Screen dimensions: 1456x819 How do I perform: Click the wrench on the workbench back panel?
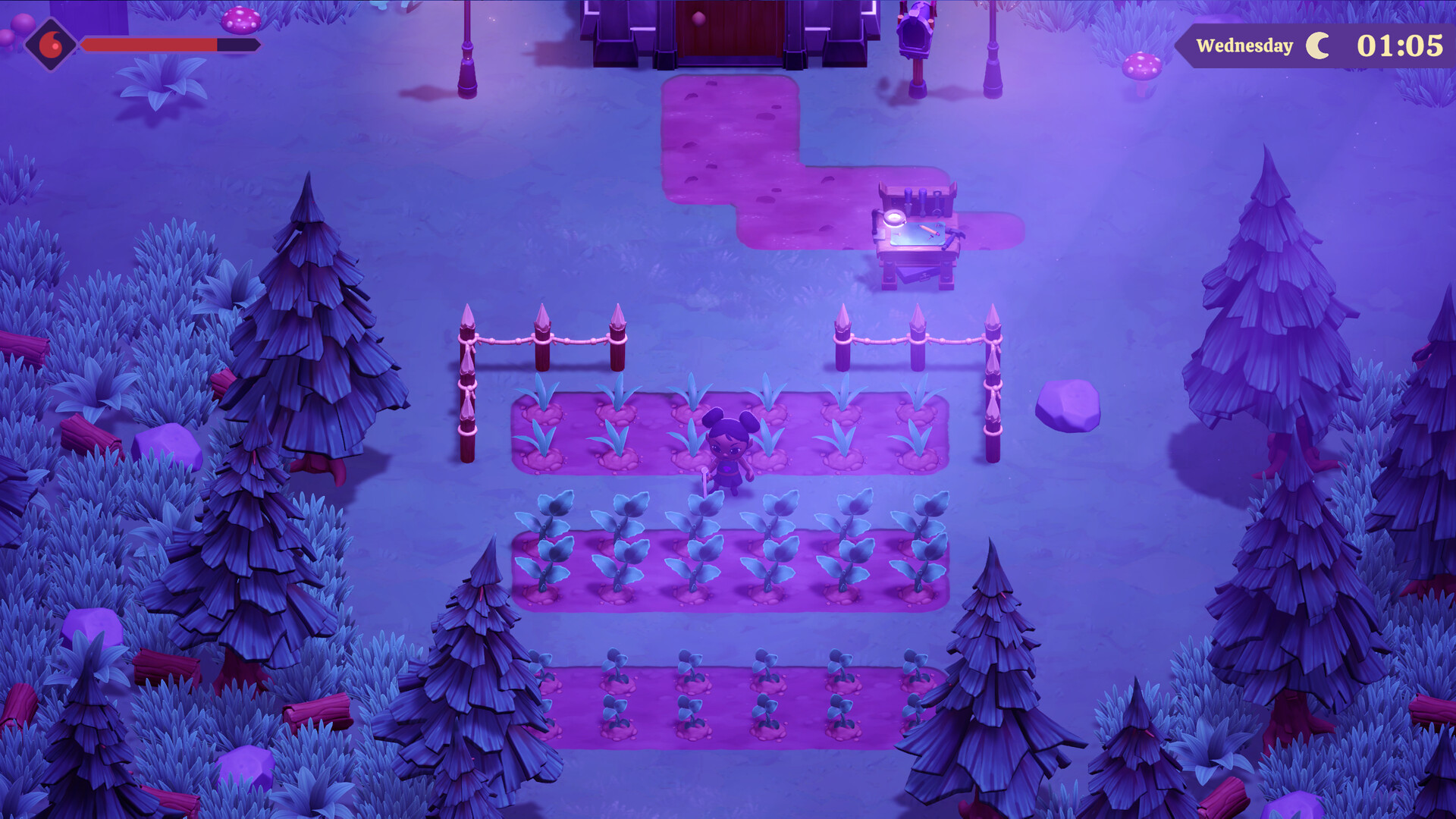pos(937,202)
